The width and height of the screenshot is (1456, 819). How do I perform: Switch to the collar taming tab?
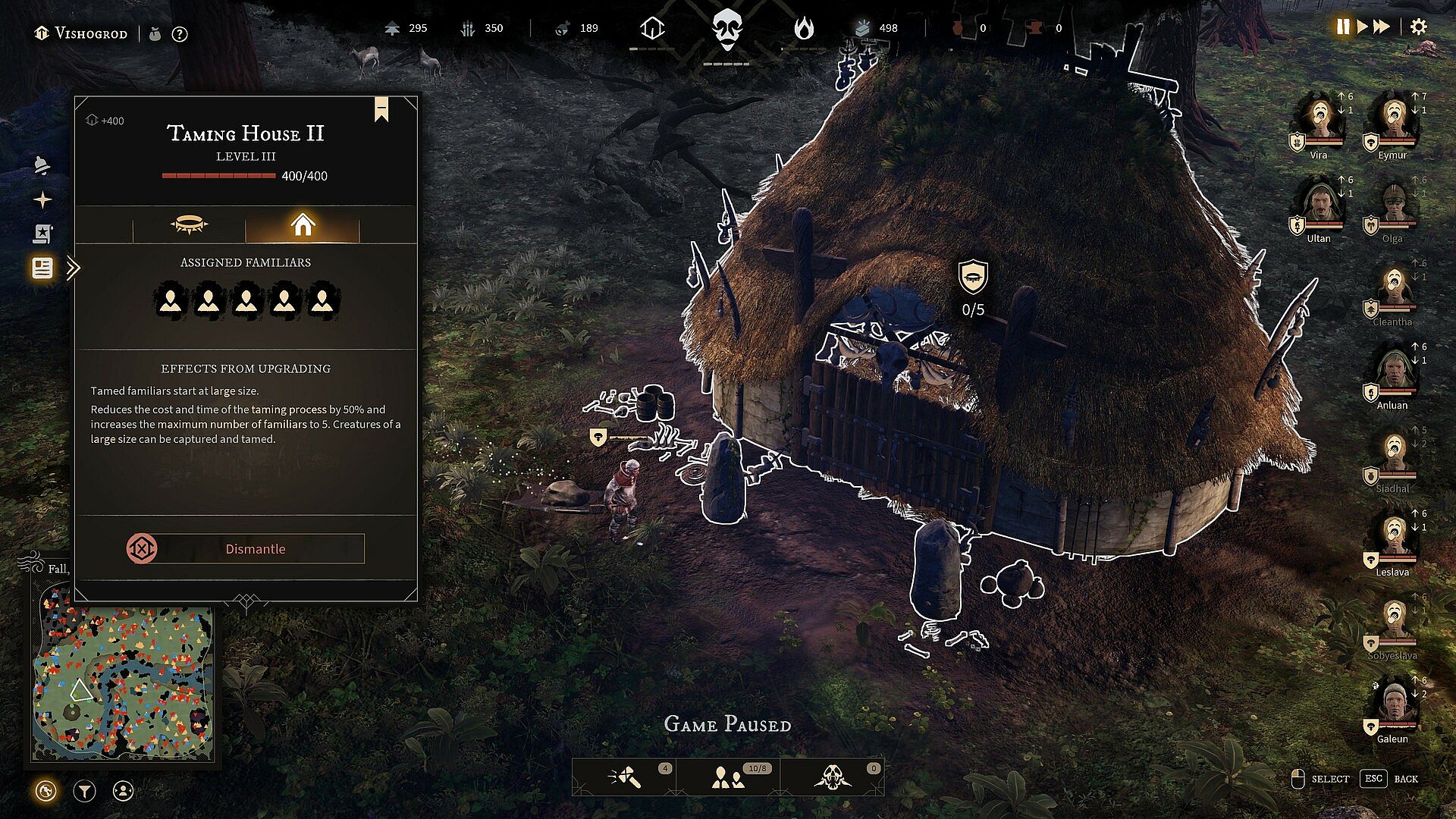point(189,225)
